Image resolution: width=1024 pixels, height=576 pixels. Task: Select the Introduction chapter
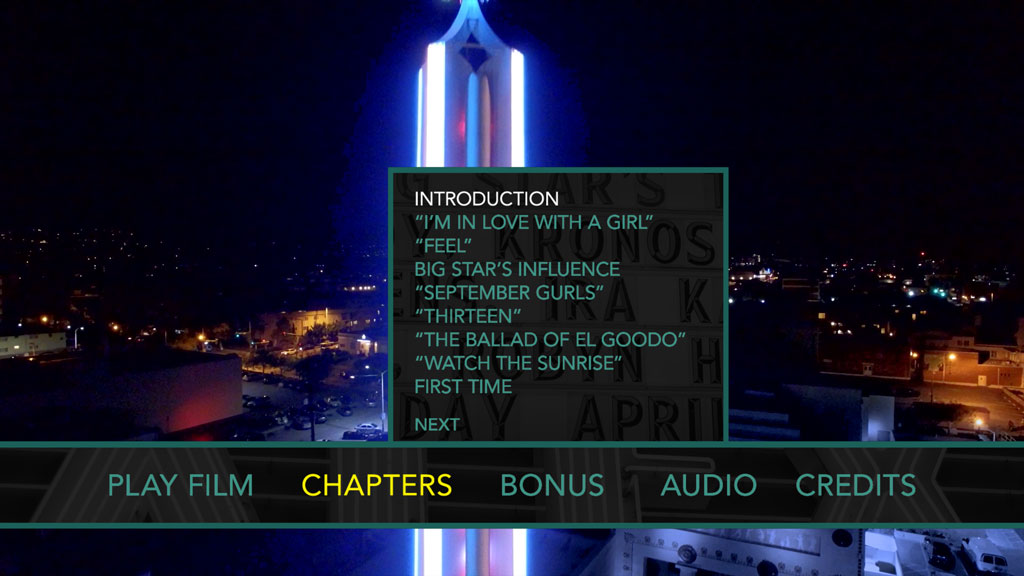click(x=487, y=199)
